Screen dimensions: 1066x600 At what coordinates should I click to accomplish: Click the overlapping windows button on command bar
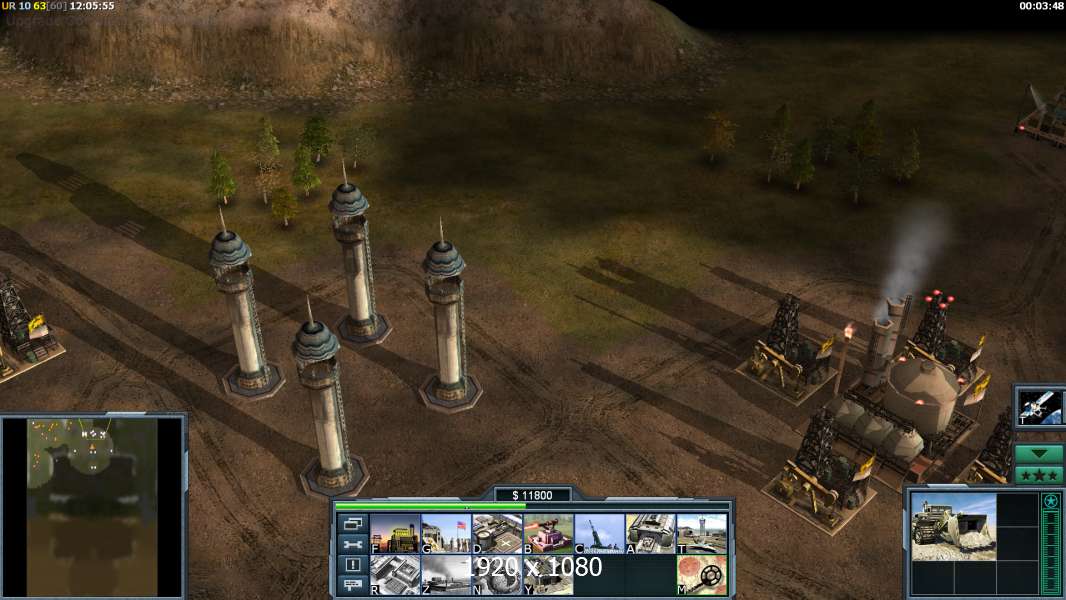351,524
